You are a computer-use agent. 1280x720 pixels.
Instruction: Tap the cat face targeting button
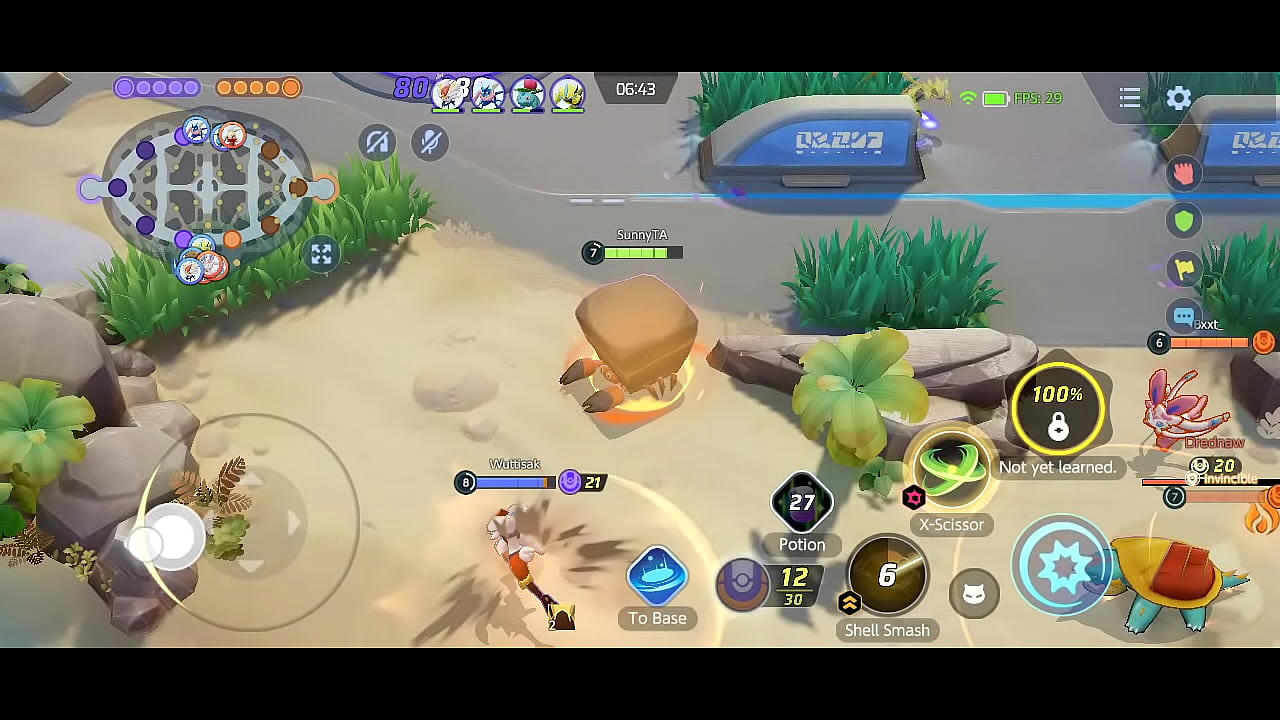click(973, 595)
